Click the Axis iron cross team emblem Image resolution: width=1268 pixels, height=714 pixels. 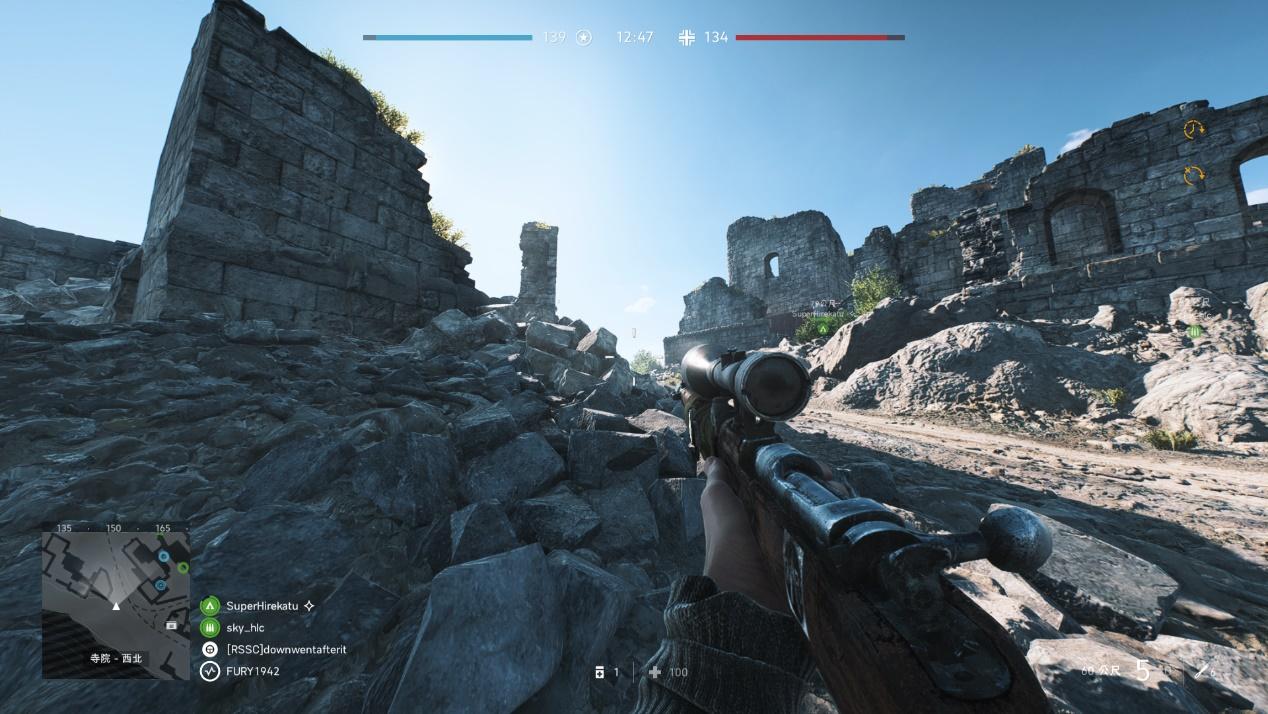686,38
